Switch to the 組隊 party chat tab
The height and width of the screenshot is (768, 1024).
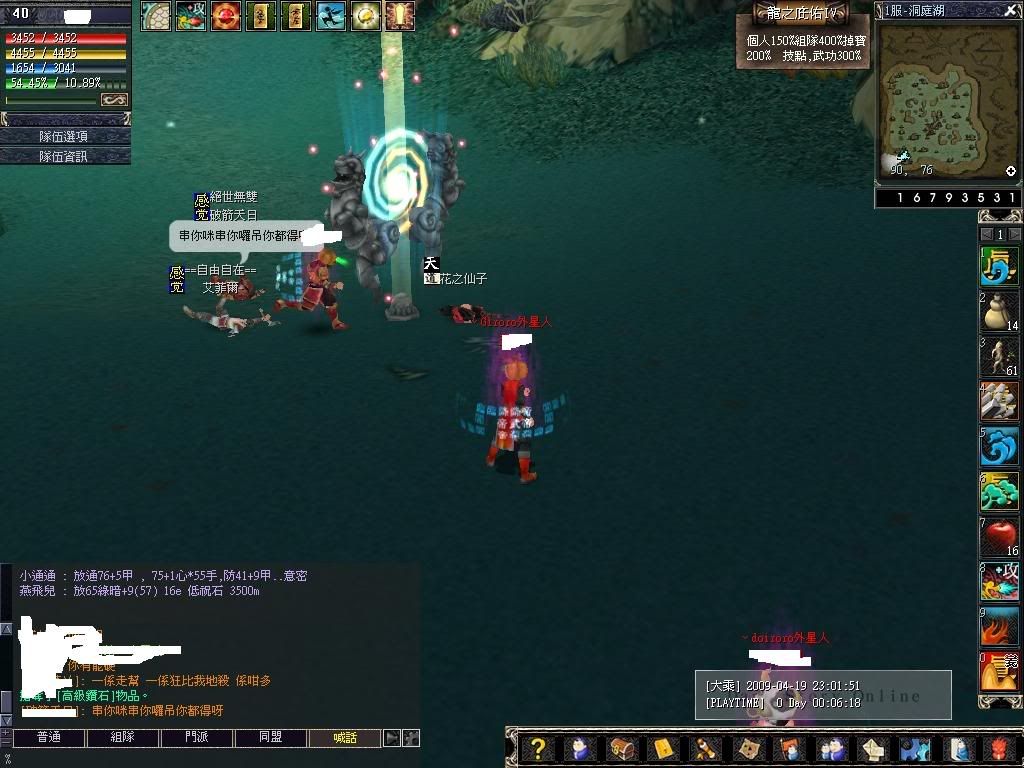click(x=122, y=738)
